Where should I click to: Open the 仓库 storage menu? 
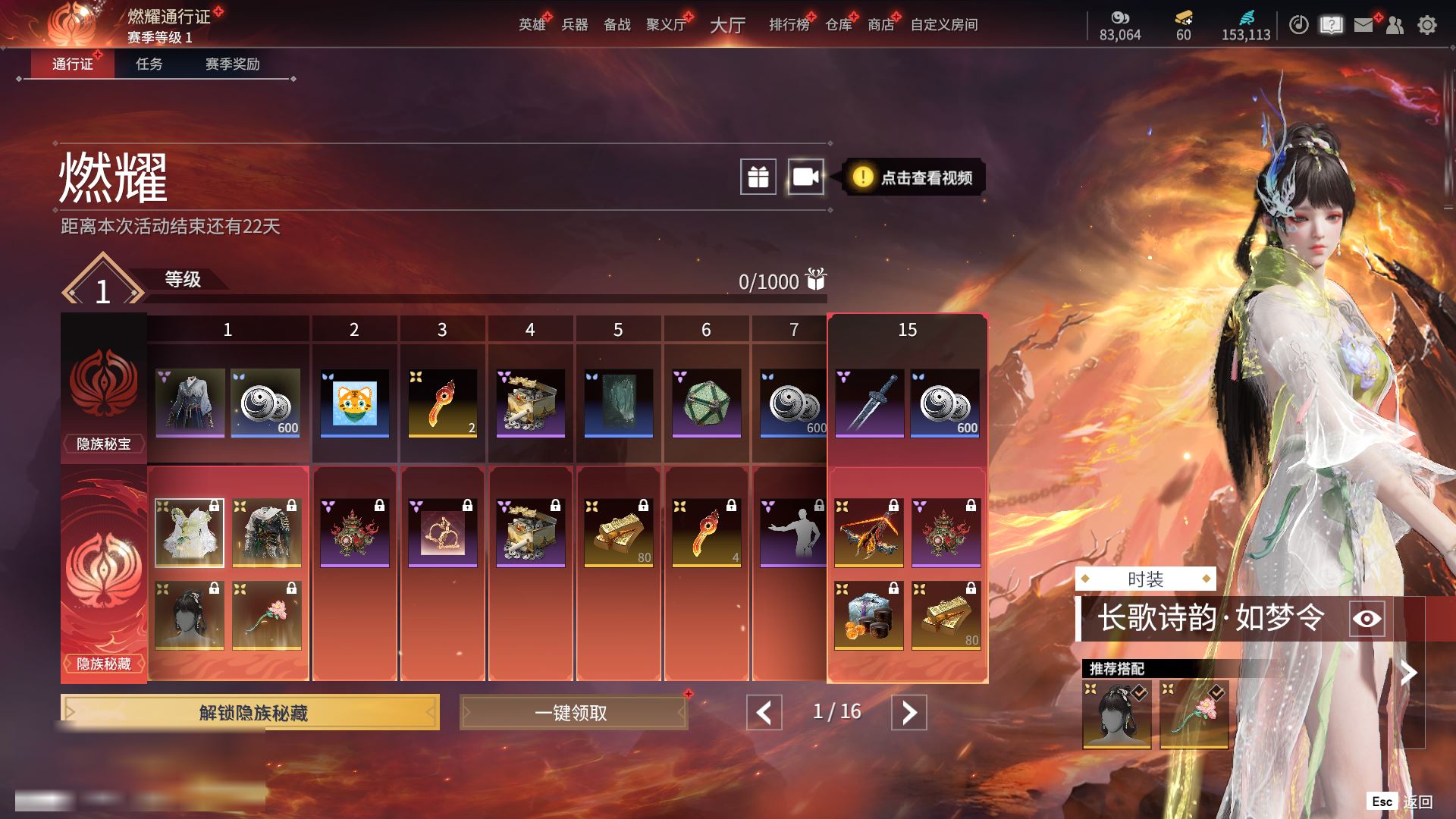coord(838,25)
